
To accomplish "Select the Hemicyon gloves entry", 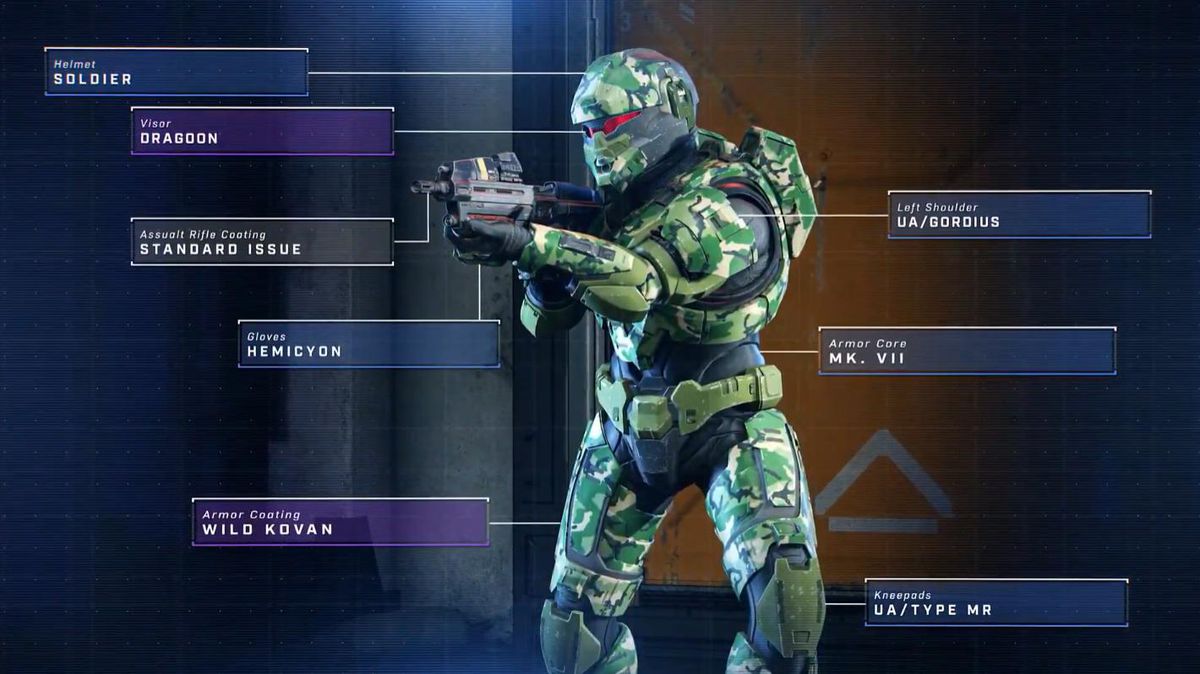I will point(368,344).
